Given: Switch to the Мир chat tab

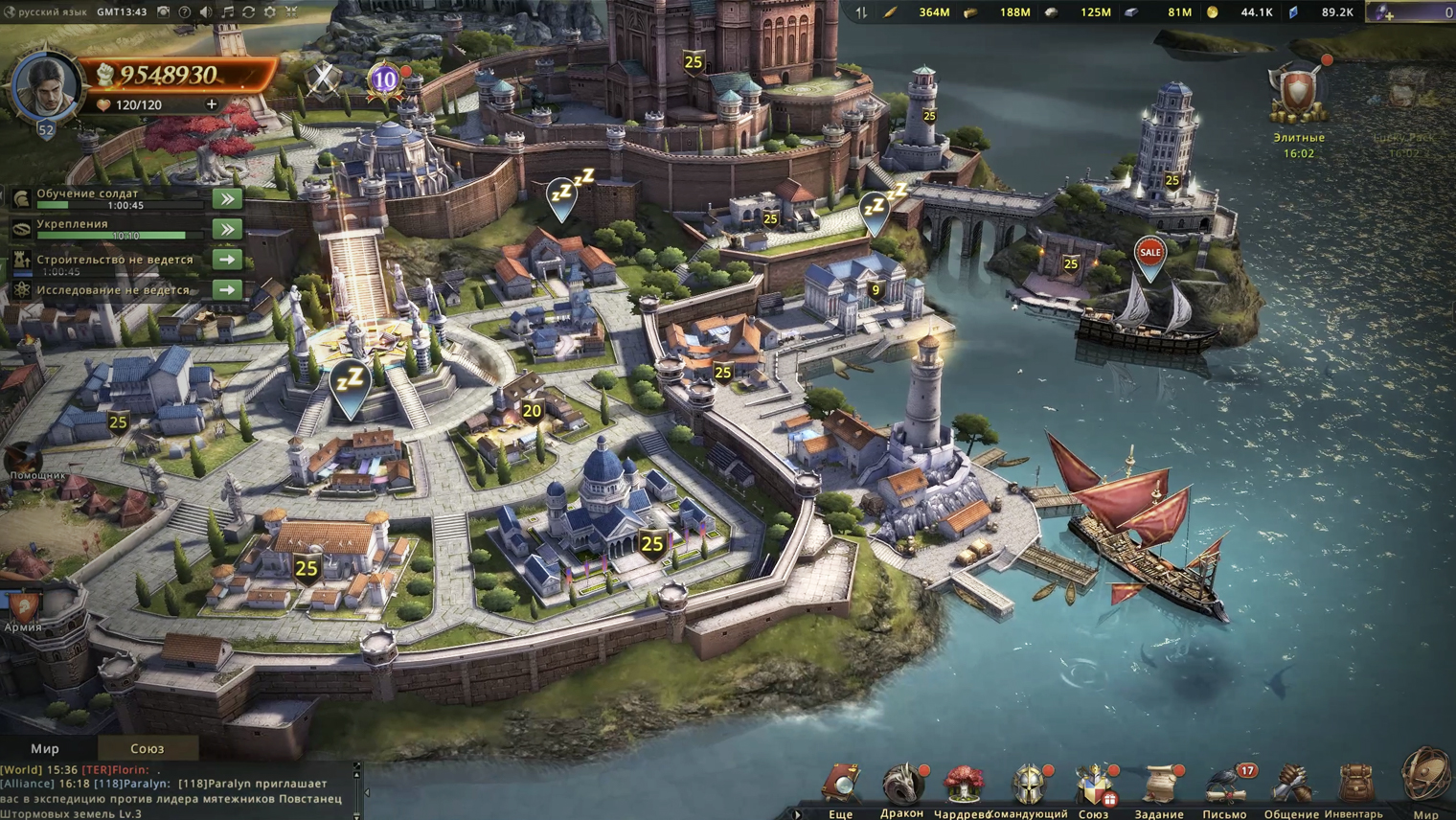Looking at the screenshot, I should [x=45, y=748].
